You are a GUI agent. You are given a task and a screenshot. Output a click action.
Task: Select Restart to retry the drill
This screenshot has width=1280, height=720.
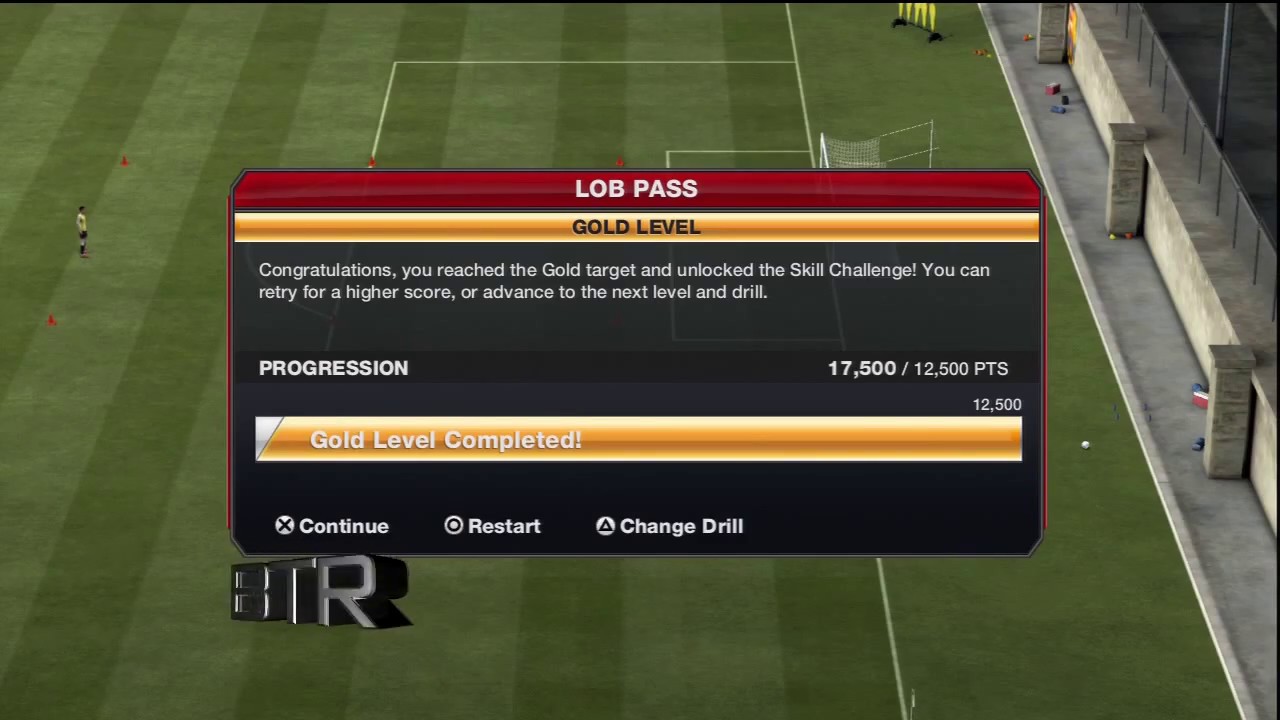click(492, 526)
